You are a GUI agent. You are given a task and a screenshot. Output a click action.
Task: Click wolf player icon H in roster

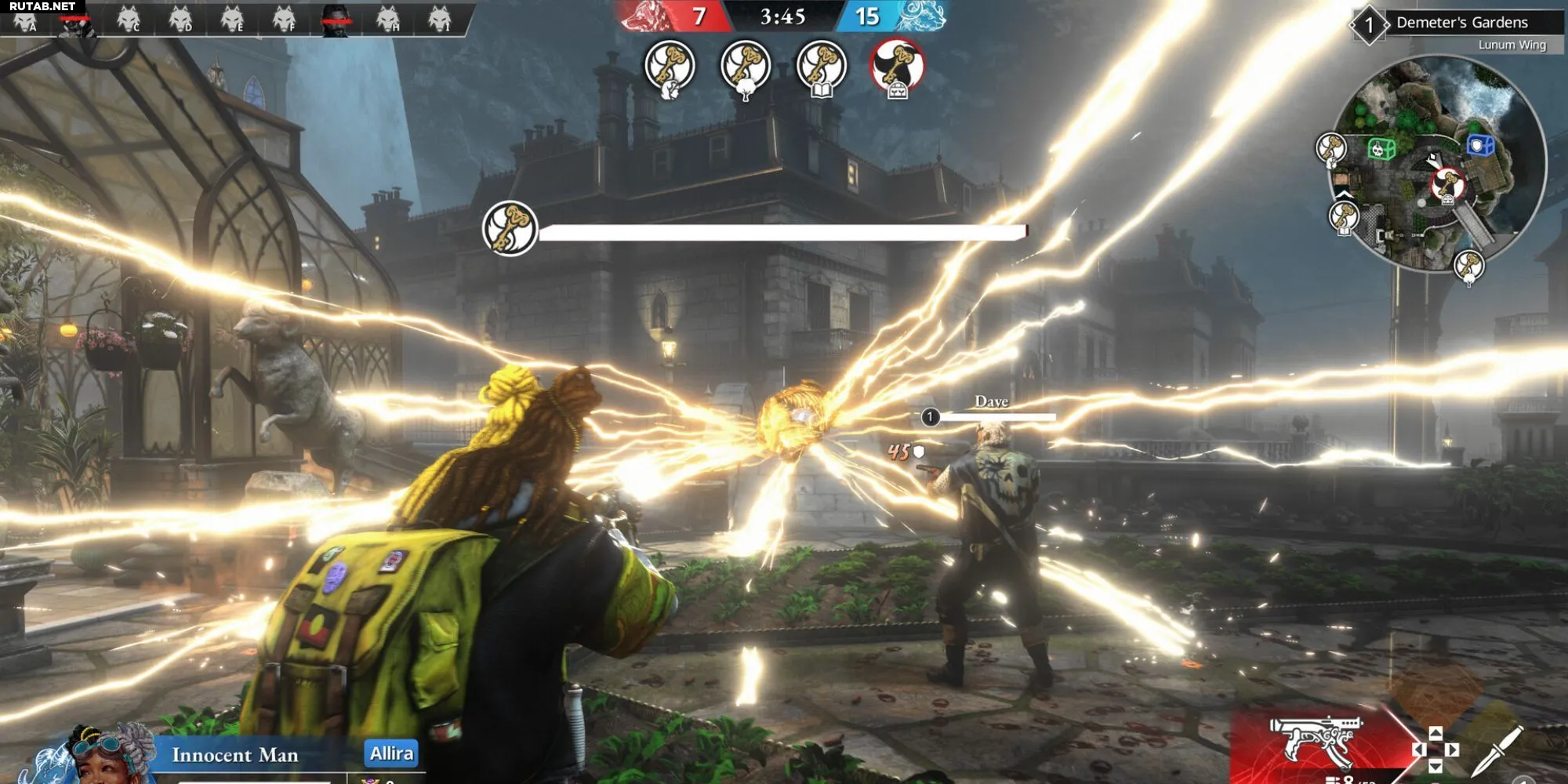387,19
